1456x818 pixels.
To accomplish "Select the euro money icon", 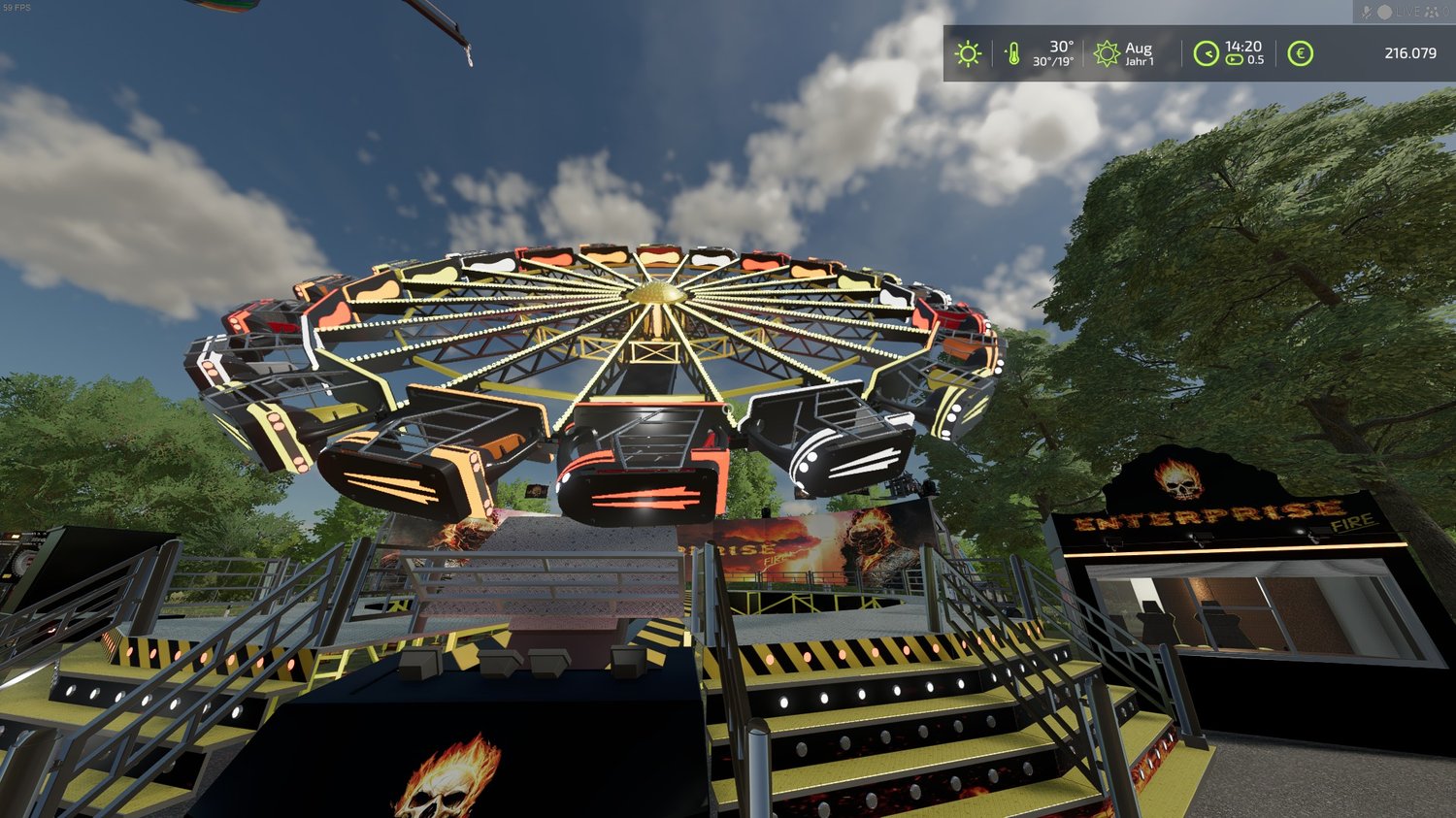I will [1300, 53].
